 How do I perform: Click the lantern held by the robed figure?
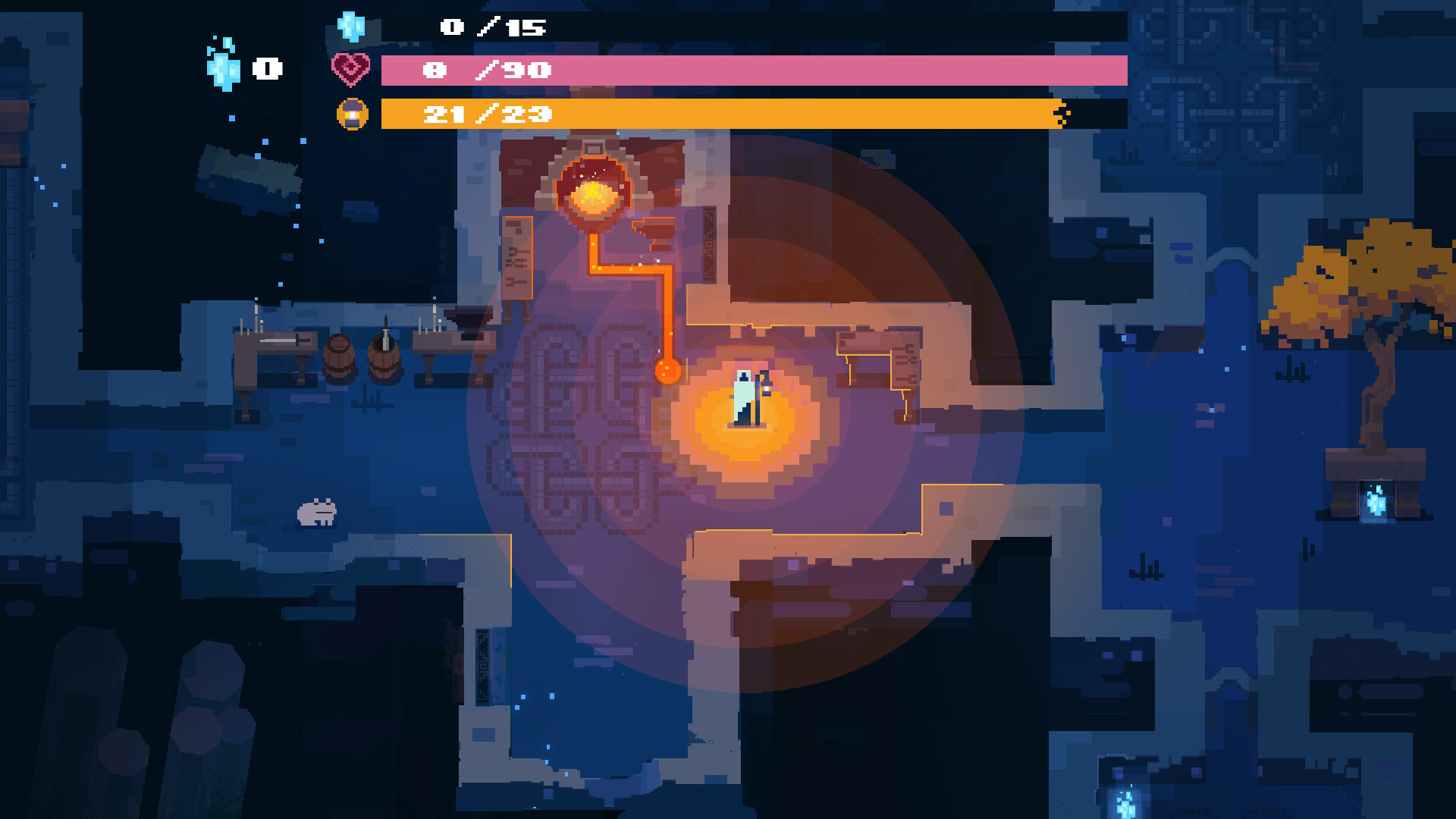[766, 391]
